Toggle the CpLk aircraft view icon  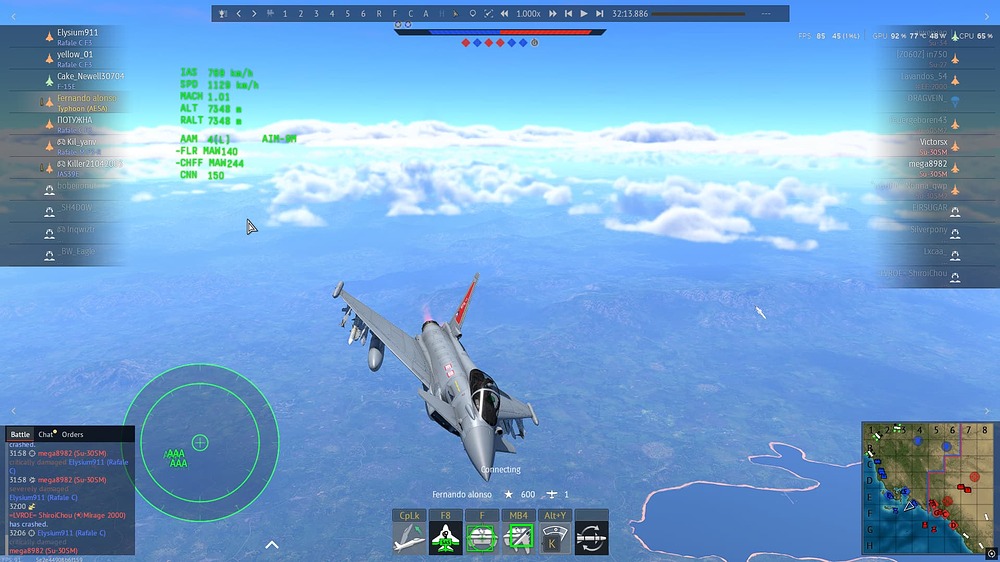409,538
